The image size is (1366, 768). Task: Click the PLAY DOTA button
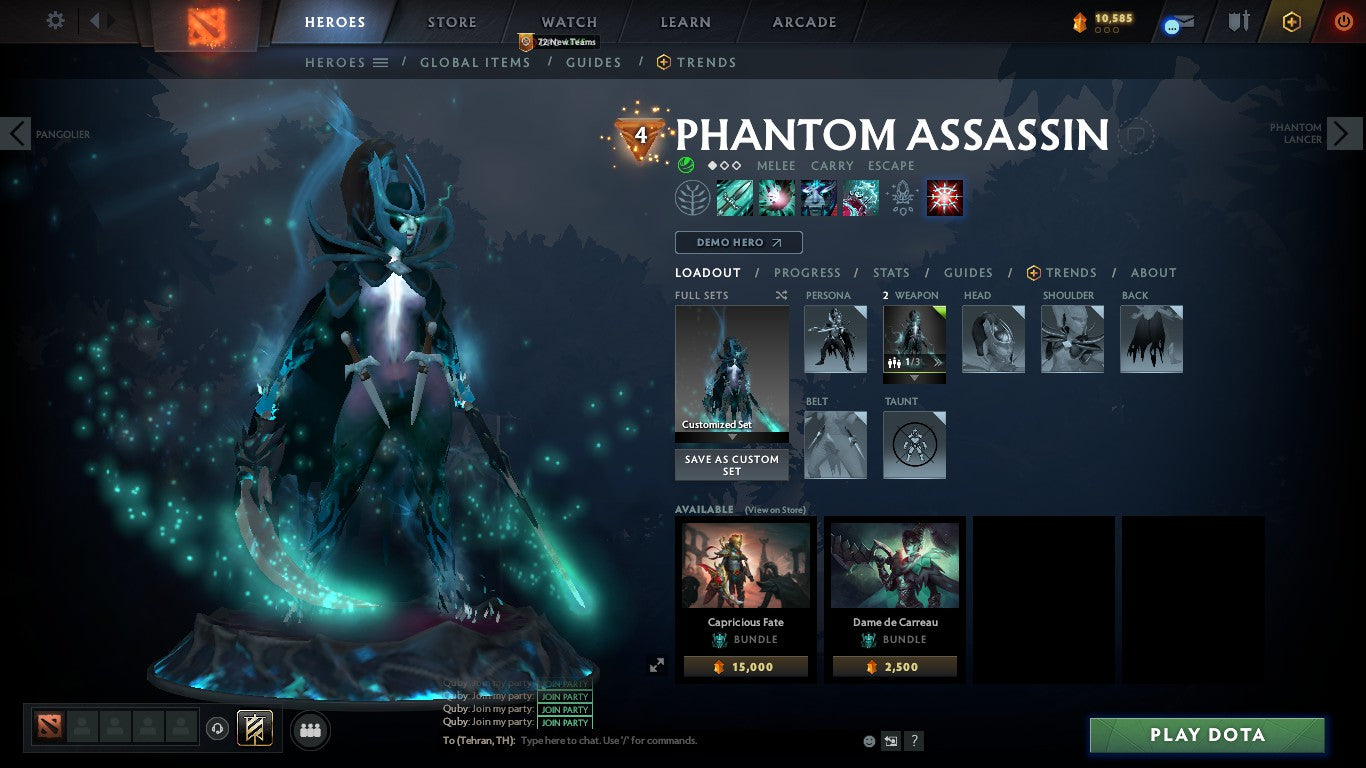coord(1207,735)
